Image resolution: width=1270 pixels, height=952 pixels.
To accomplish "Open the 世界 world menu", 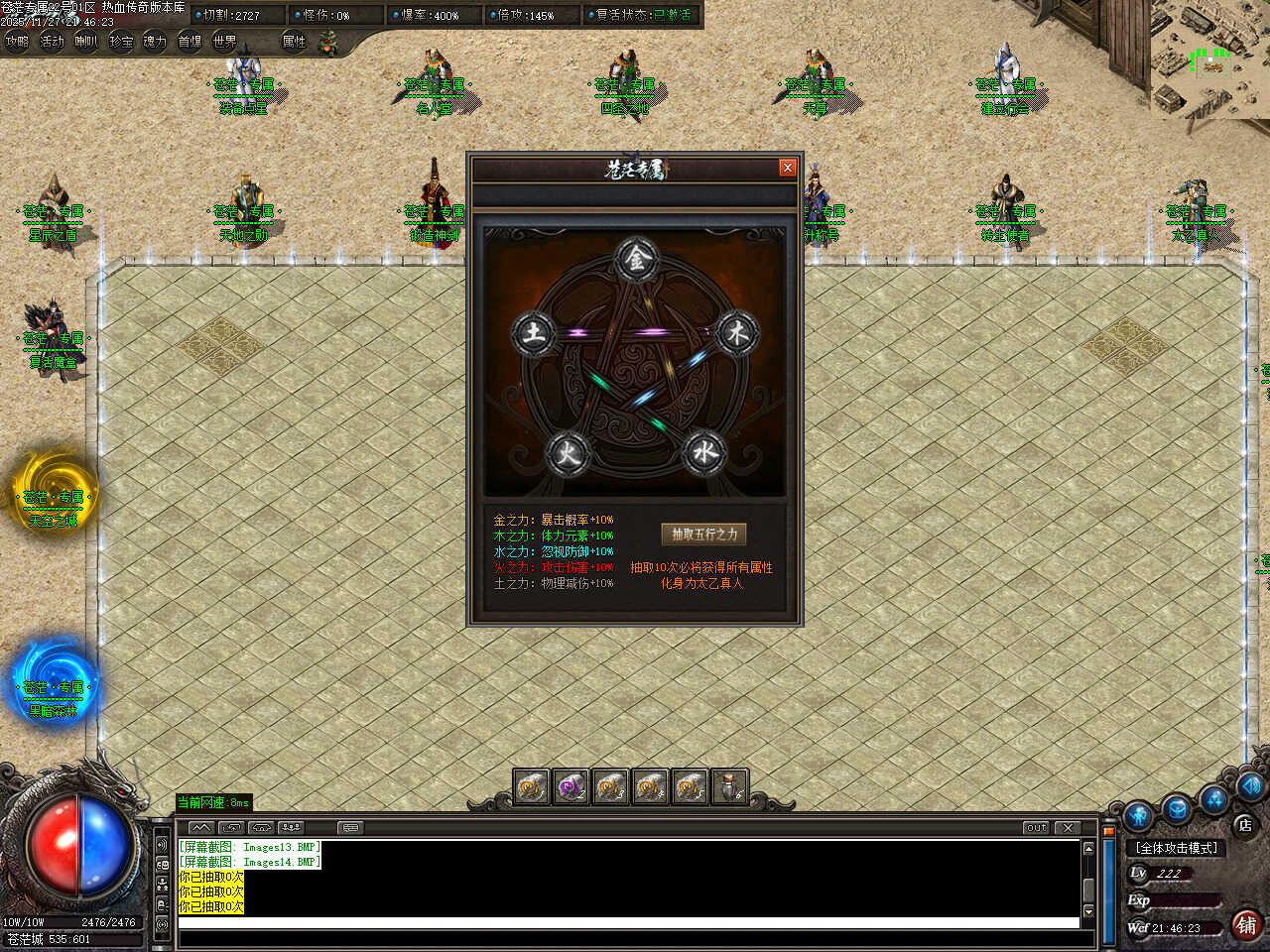I will pos(224,42).
